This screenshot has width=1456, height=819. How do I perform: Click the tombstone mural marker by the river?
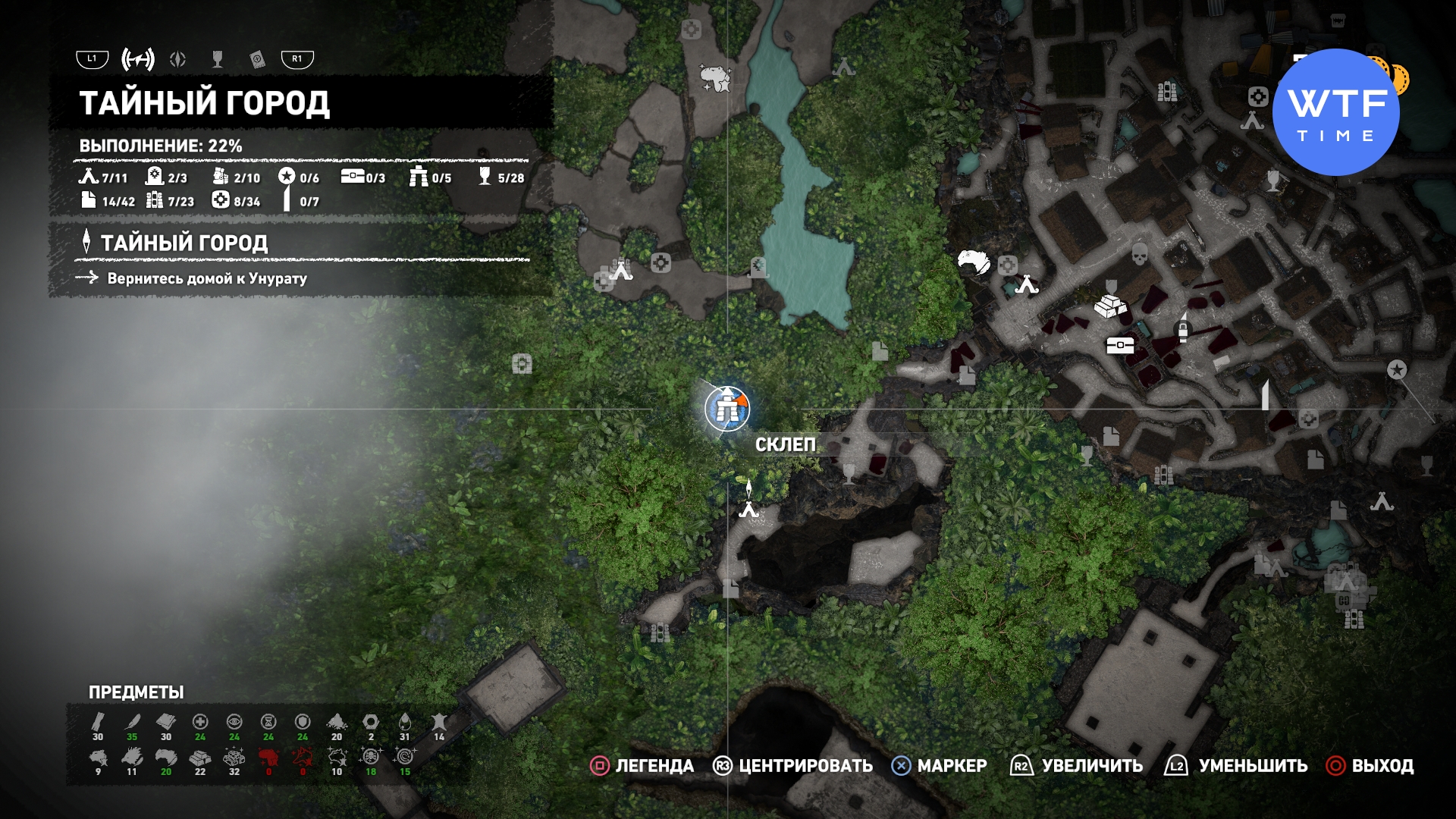[x=758, y=266]
